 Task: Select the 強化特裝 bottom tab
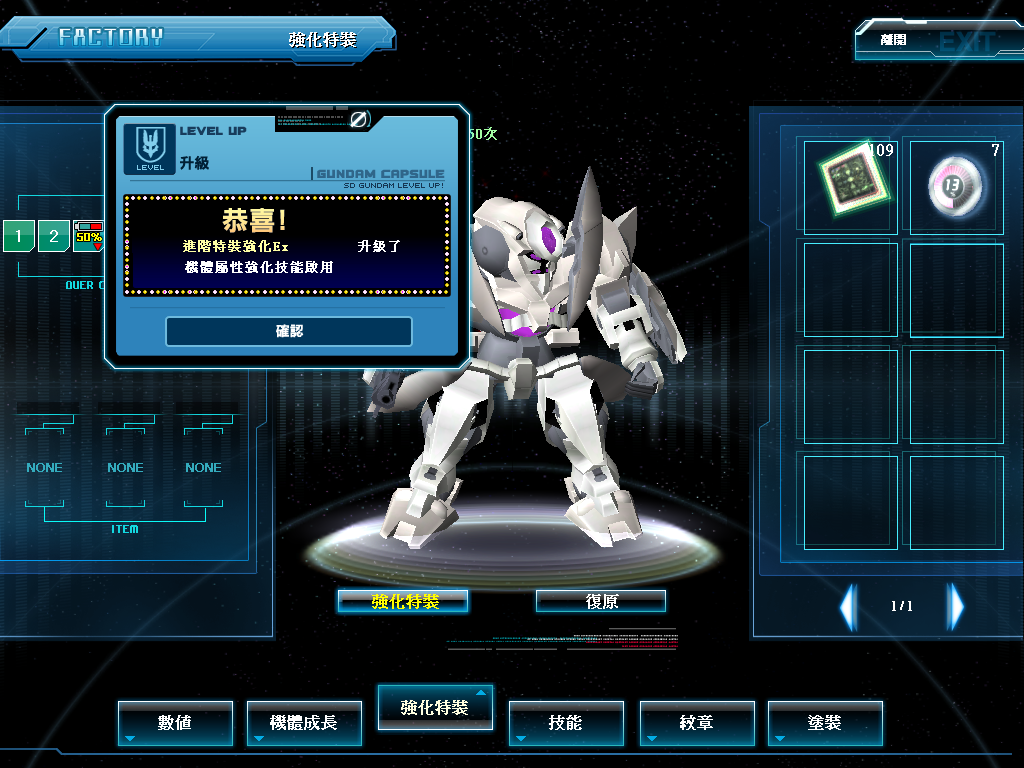[x=434, y=707]
